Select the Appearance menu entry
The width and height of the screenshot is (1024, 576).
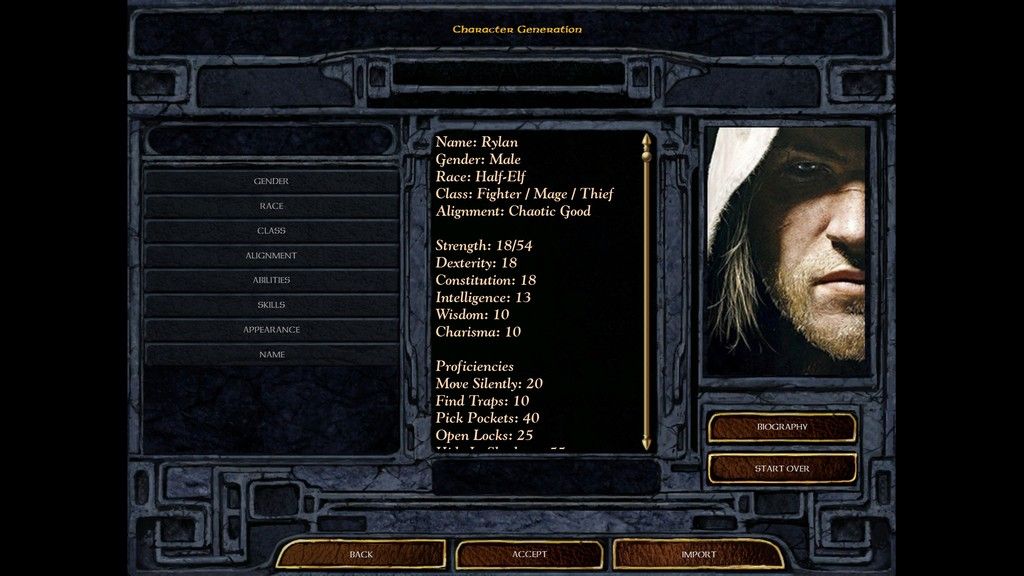pyautogui.click(x=271, y=330)
